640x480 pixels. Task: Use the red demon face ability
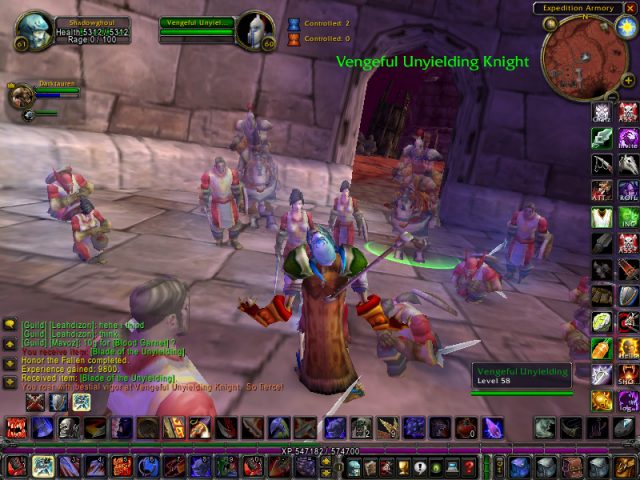[17, 428]
